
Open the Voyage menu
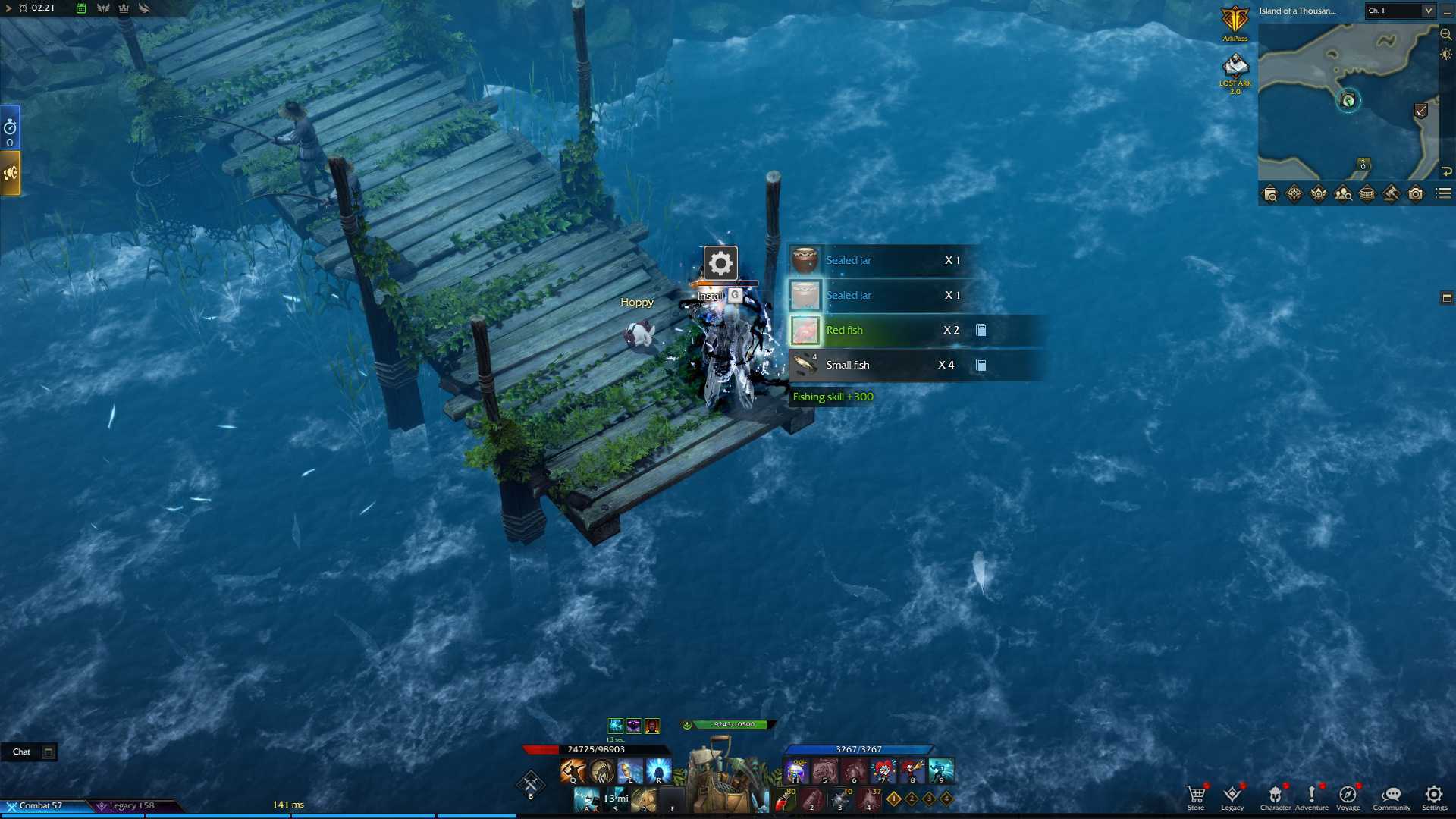pos(1348,796)
